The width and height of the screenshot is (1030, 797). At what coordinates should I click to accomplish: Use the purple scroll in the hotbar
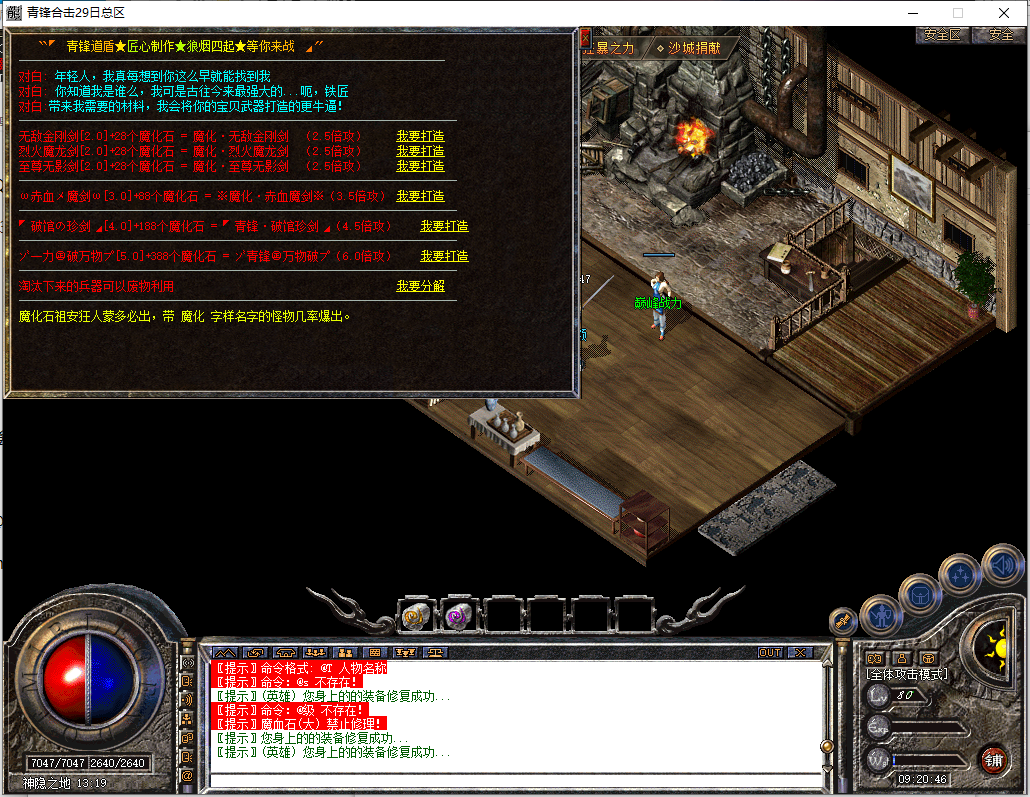[x=460, y=617]
